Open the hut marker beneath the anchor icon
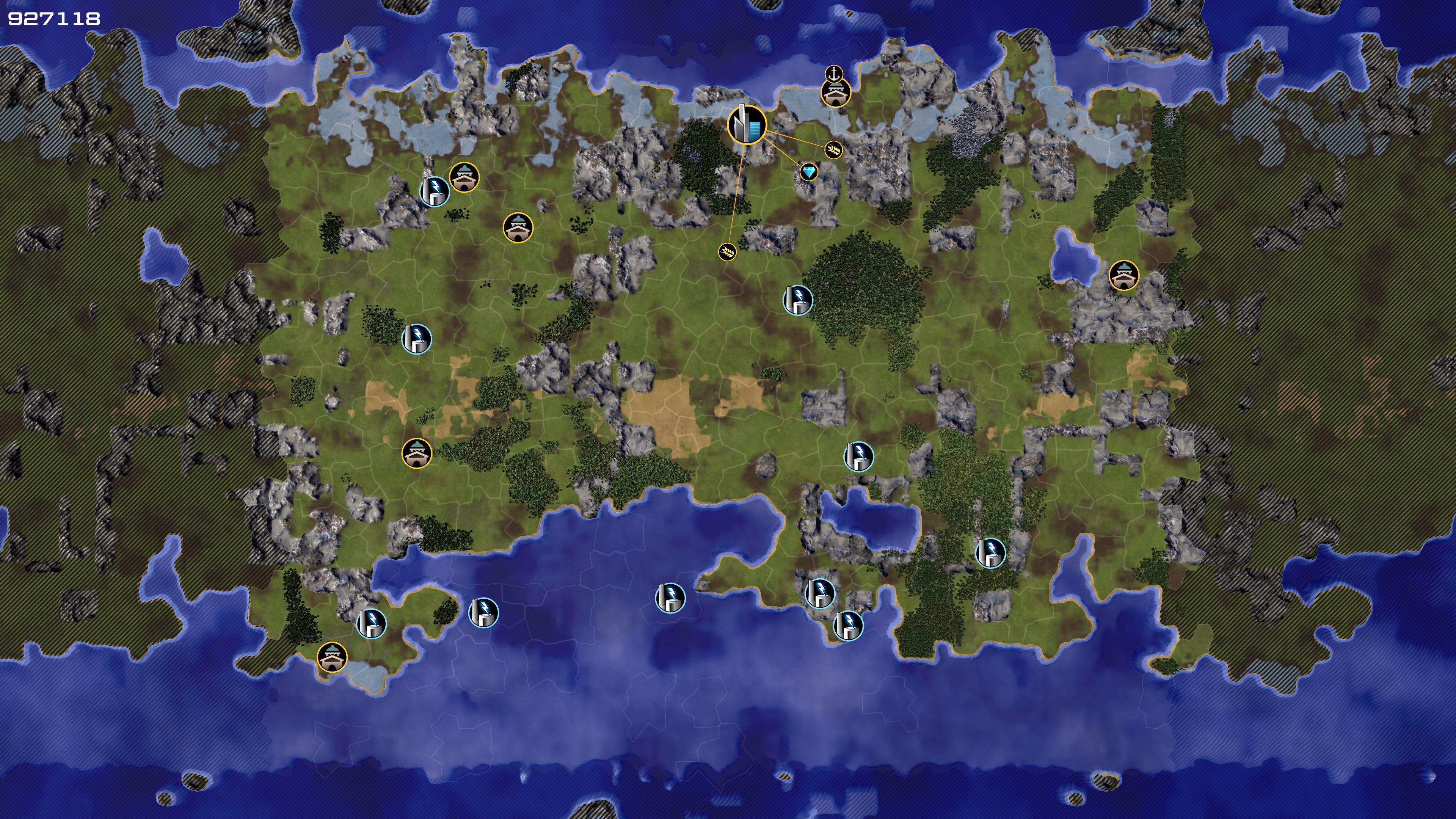This screenshot has width=1456, height=819. (836, 93)
